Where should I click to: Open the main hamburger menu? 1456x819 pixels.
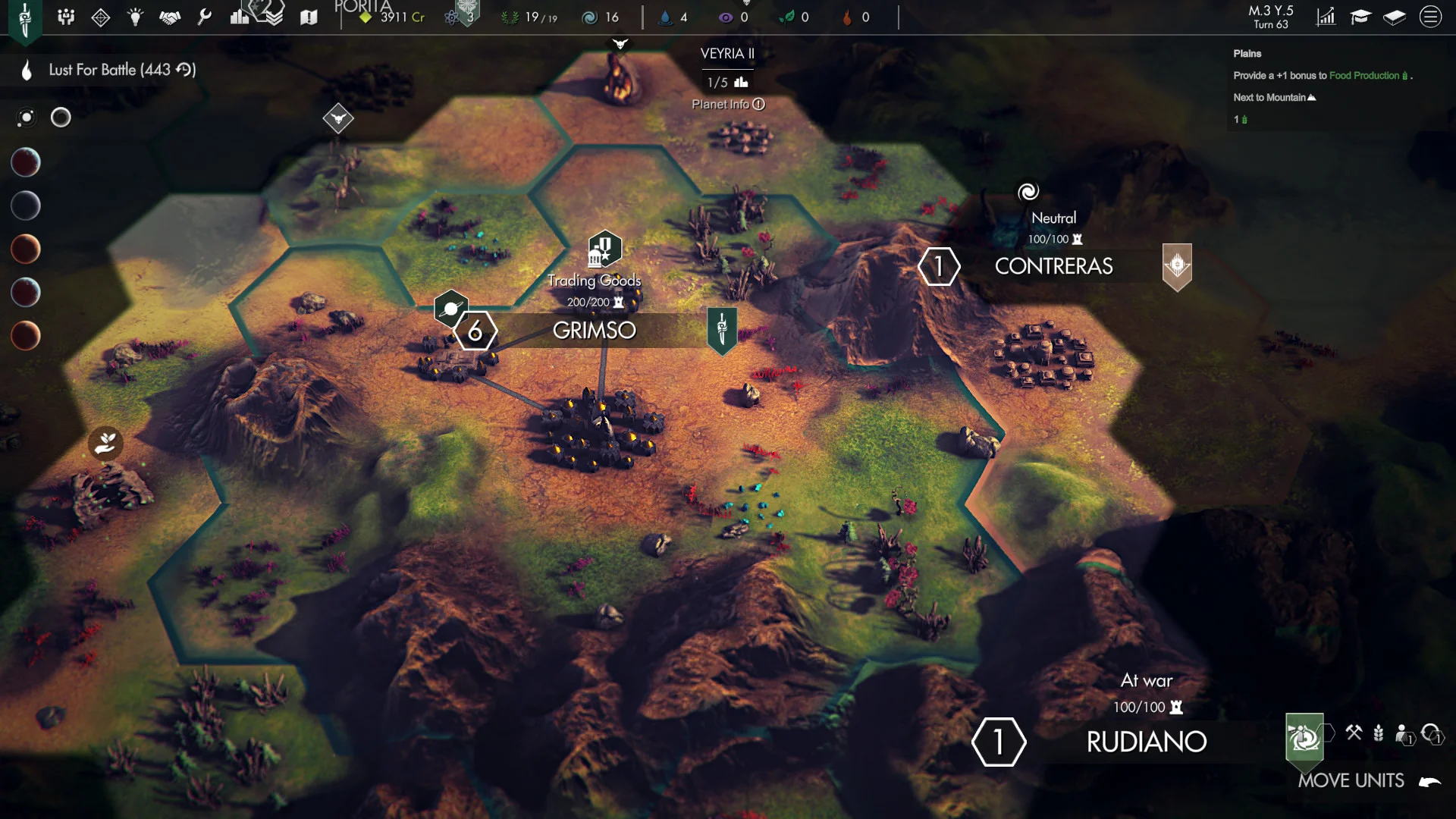pos(1430,17)
